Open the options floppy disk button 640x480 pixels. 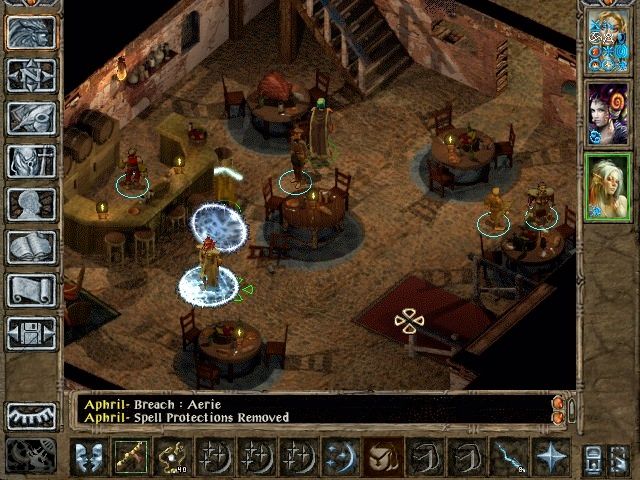tap(31, 332)
